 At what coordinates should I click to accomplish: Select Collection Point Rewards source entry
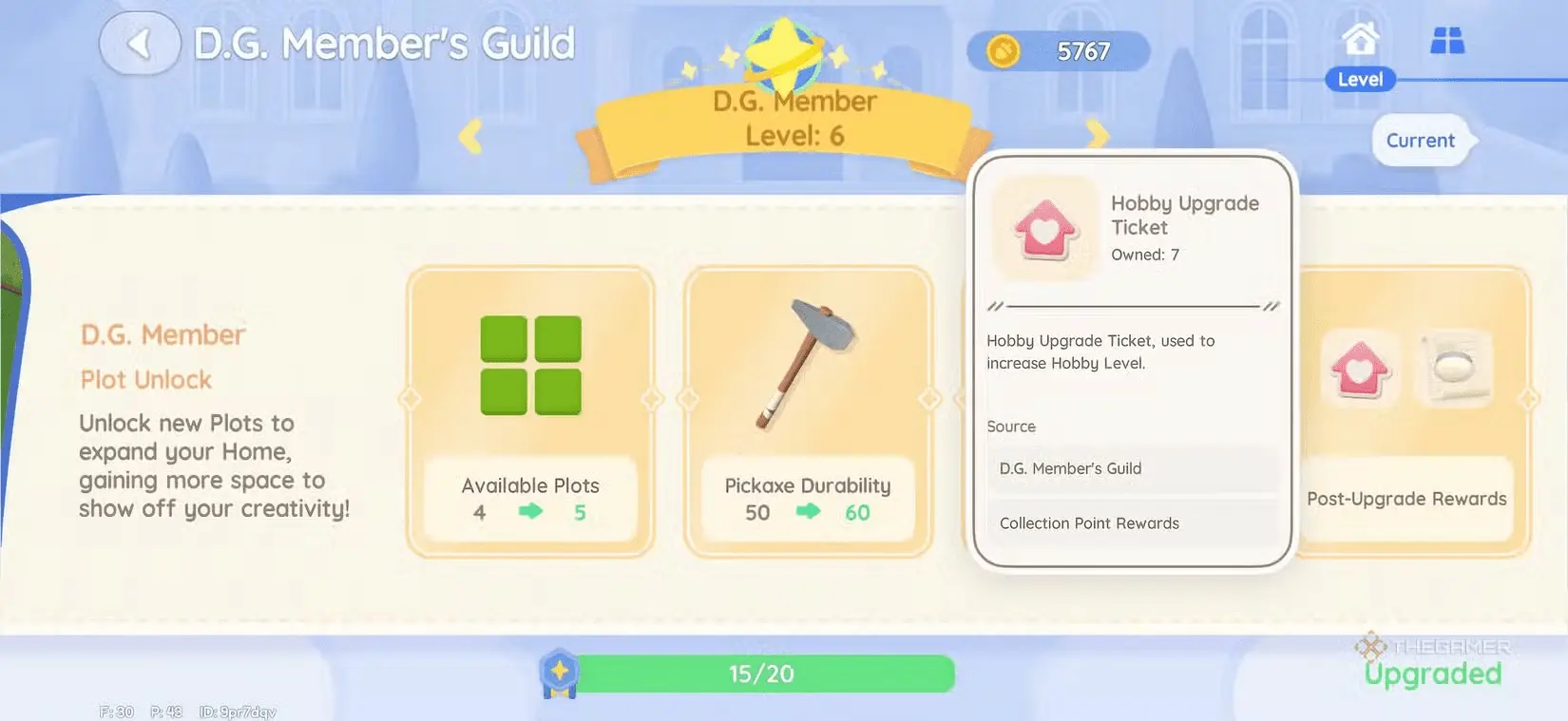pyautogui.click(x=1089, y=522)
